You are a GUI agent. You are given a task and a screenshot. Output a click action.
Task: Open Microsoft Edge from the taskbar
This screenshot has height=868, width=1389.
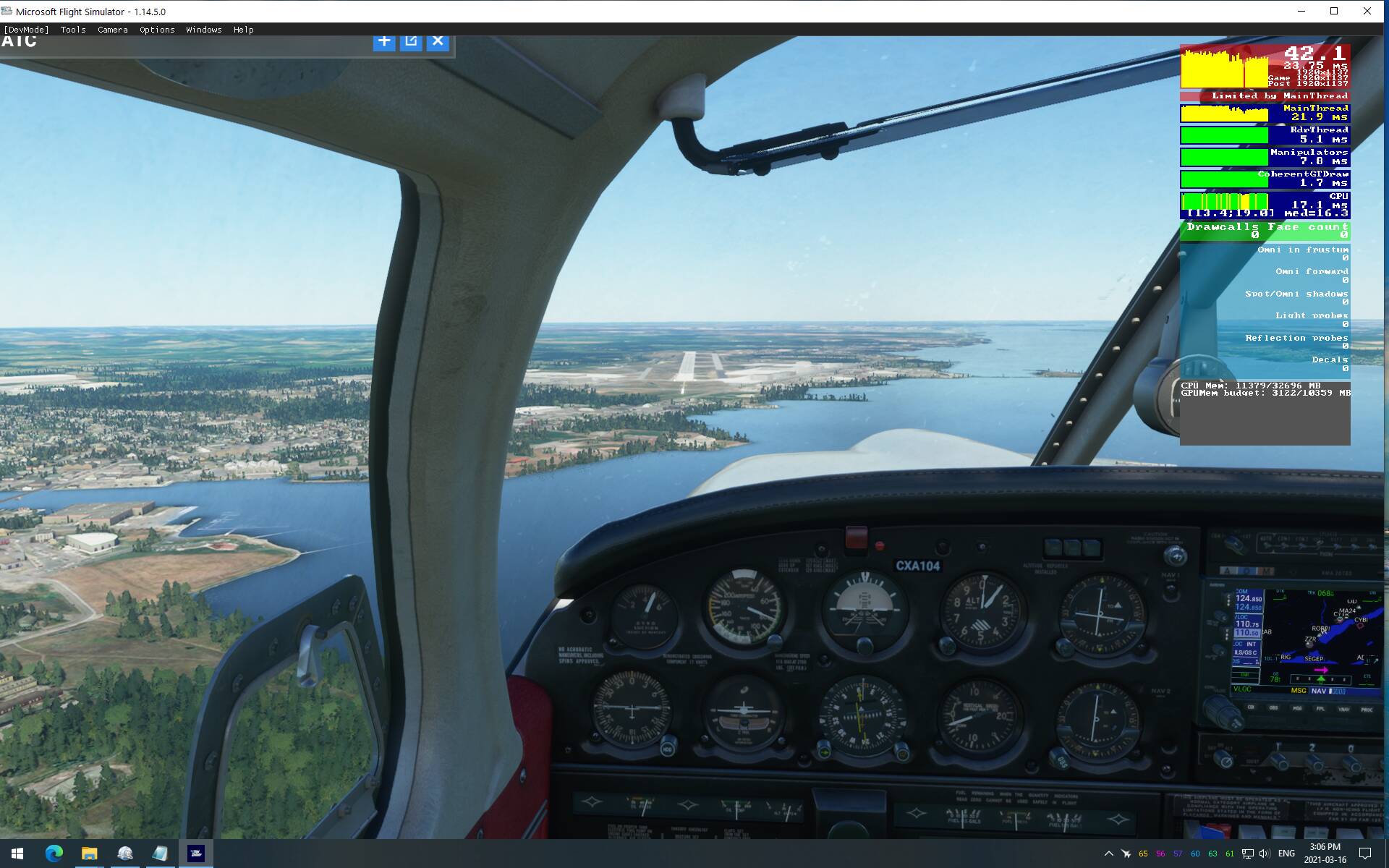point(54,854)
